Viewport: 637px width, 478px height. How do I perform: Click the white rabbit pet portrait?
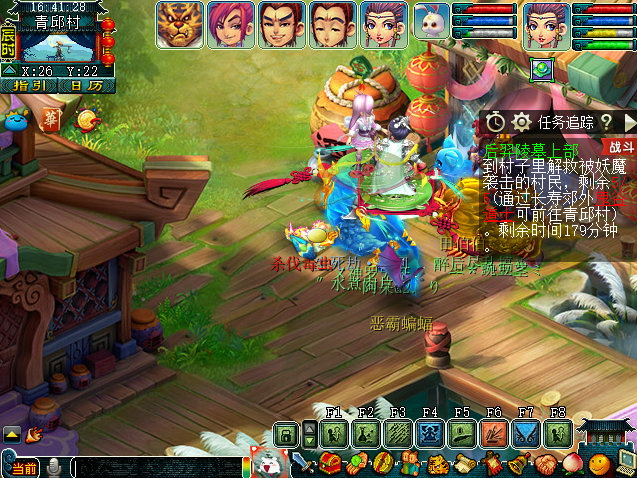coord(430,21)
